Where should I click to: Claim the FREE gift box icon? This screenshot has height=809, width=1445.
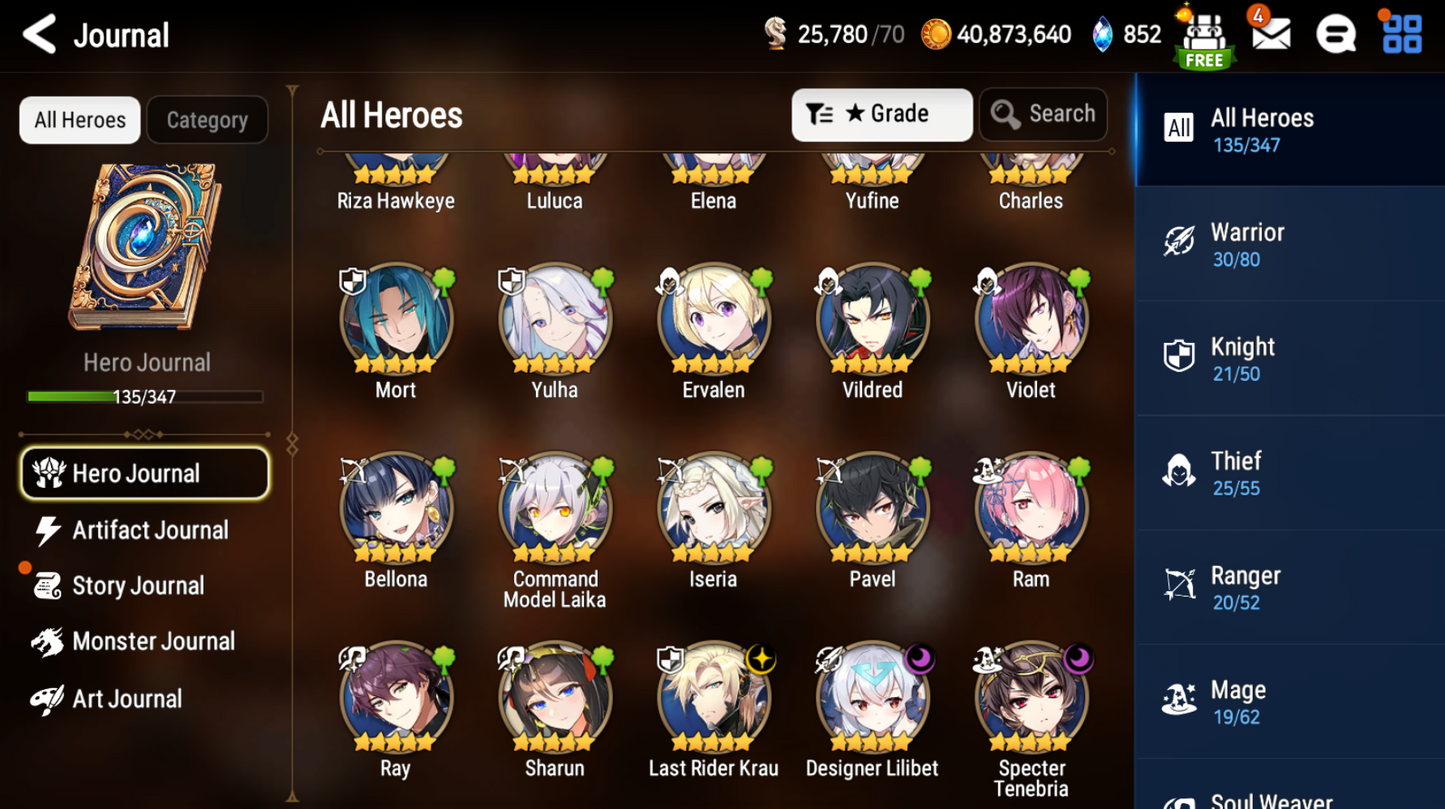click(1204, 38)
